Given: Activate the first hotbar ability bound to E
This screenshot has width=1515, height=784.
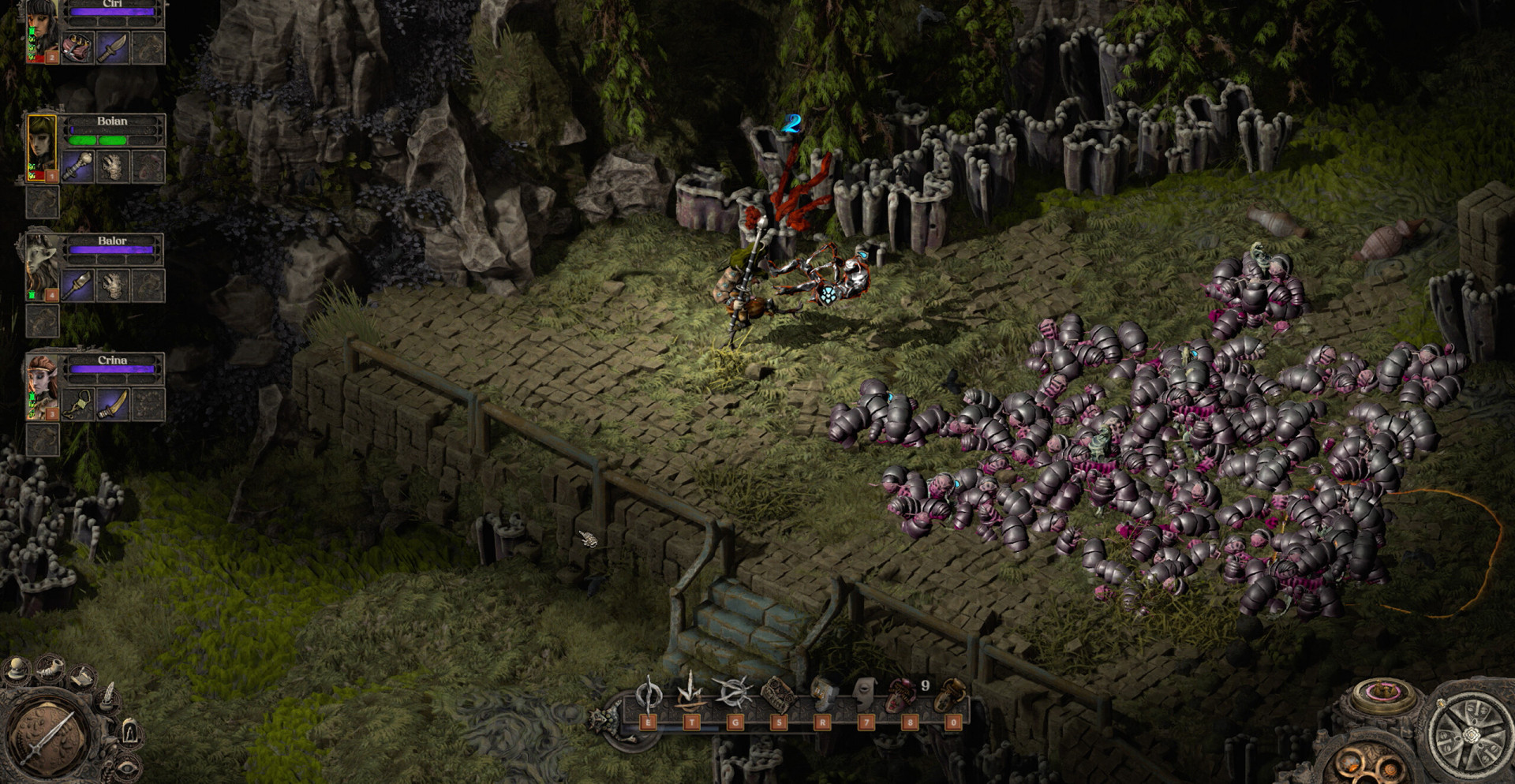Looking at the screenshot, I should (649, 696).
